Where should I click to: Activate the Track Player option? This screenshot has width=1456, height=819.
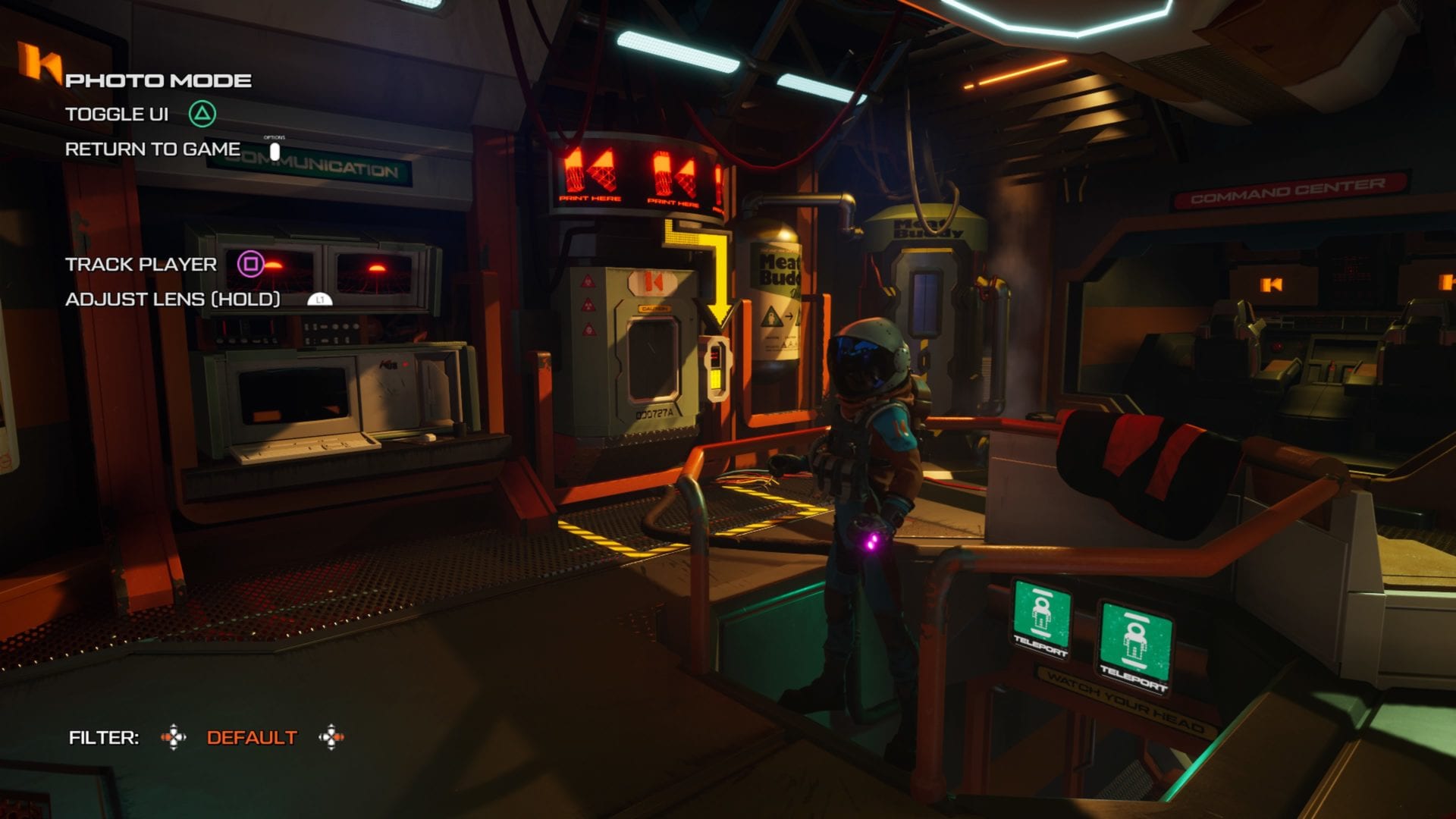click(141, 265)
